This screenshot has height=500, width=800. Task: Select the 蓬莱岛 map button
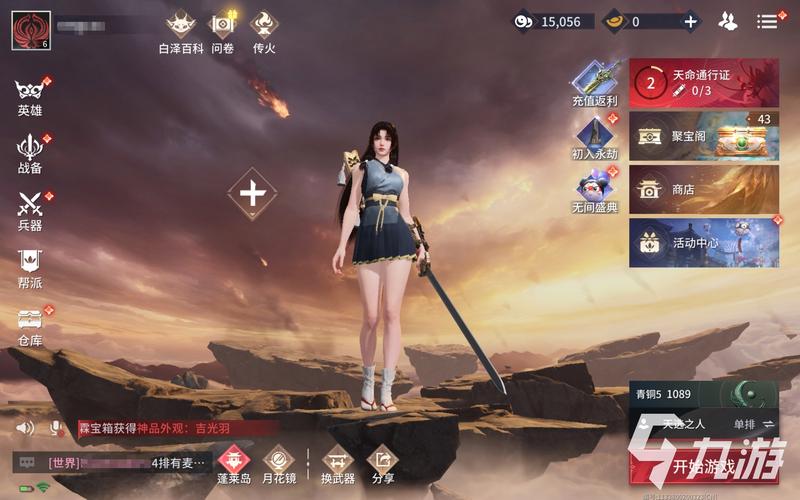click(234, 464)
